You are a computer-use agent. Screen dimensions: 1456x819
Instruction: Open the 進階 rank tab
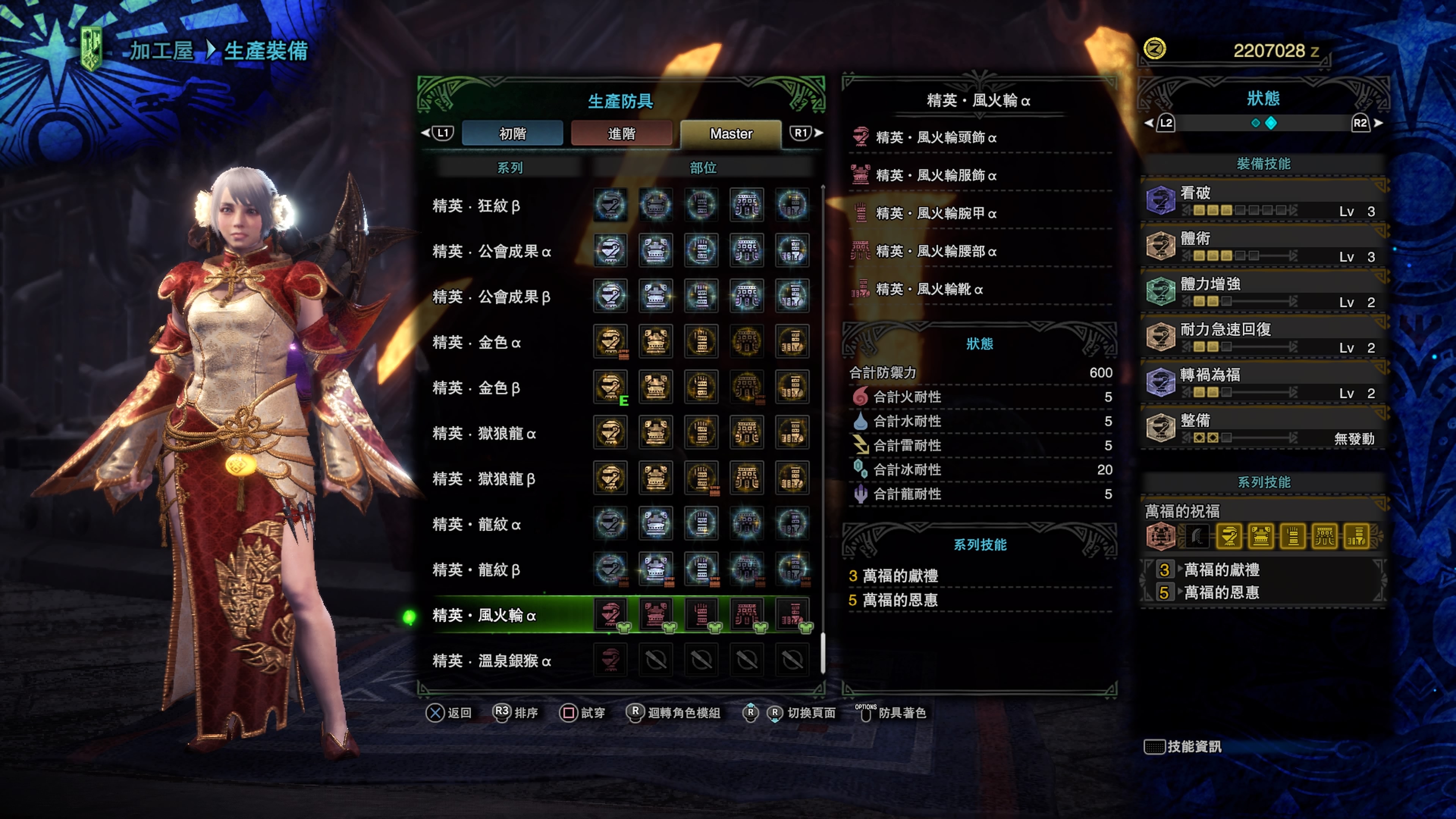pyautogui.click(x=621, y=133)
